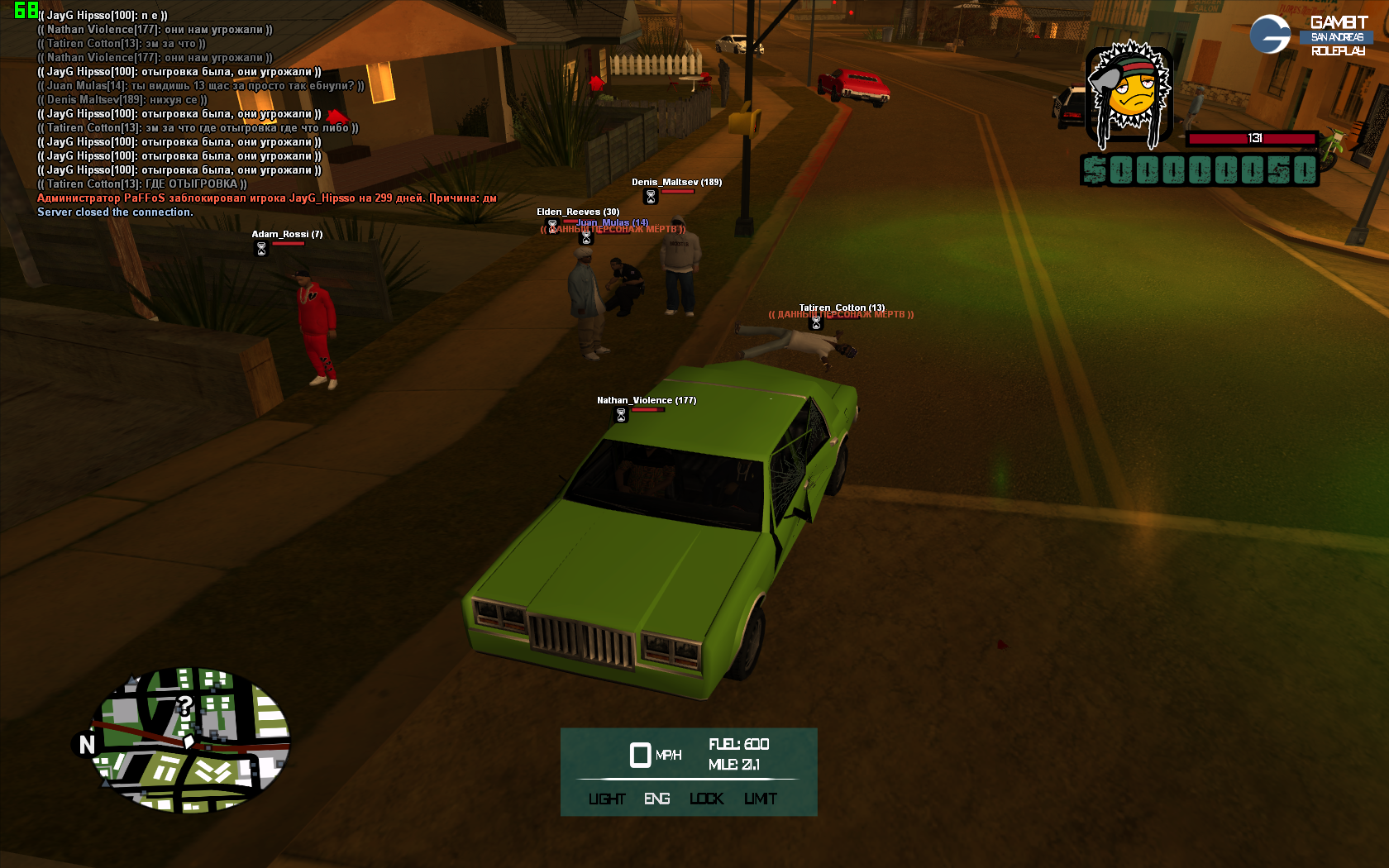
Task: Click the Gambit San Andreas Roleplay logo
Action: click(1310, 36)
